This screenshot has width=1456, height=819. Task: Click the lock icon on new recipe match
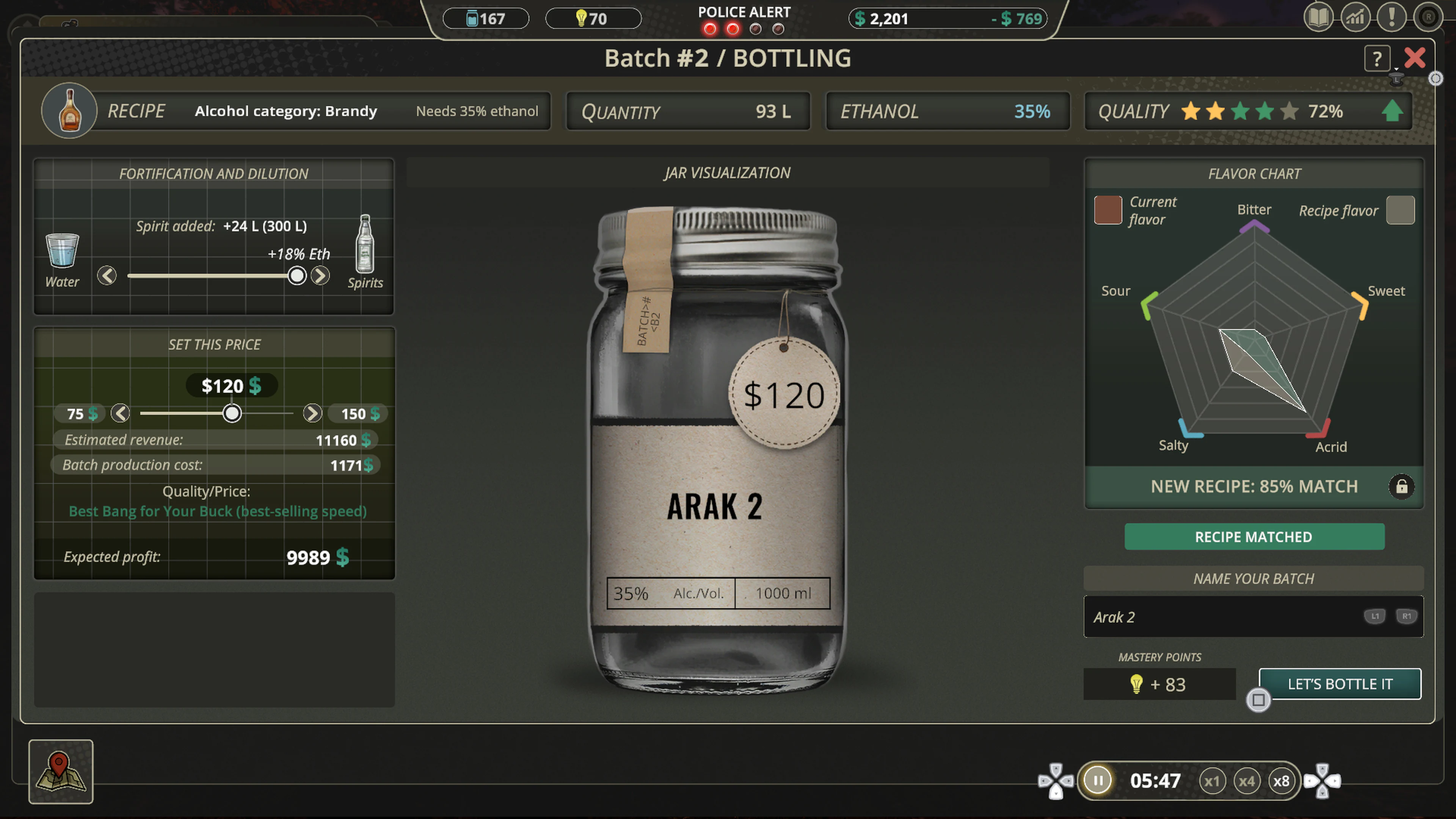[1402, 486]
